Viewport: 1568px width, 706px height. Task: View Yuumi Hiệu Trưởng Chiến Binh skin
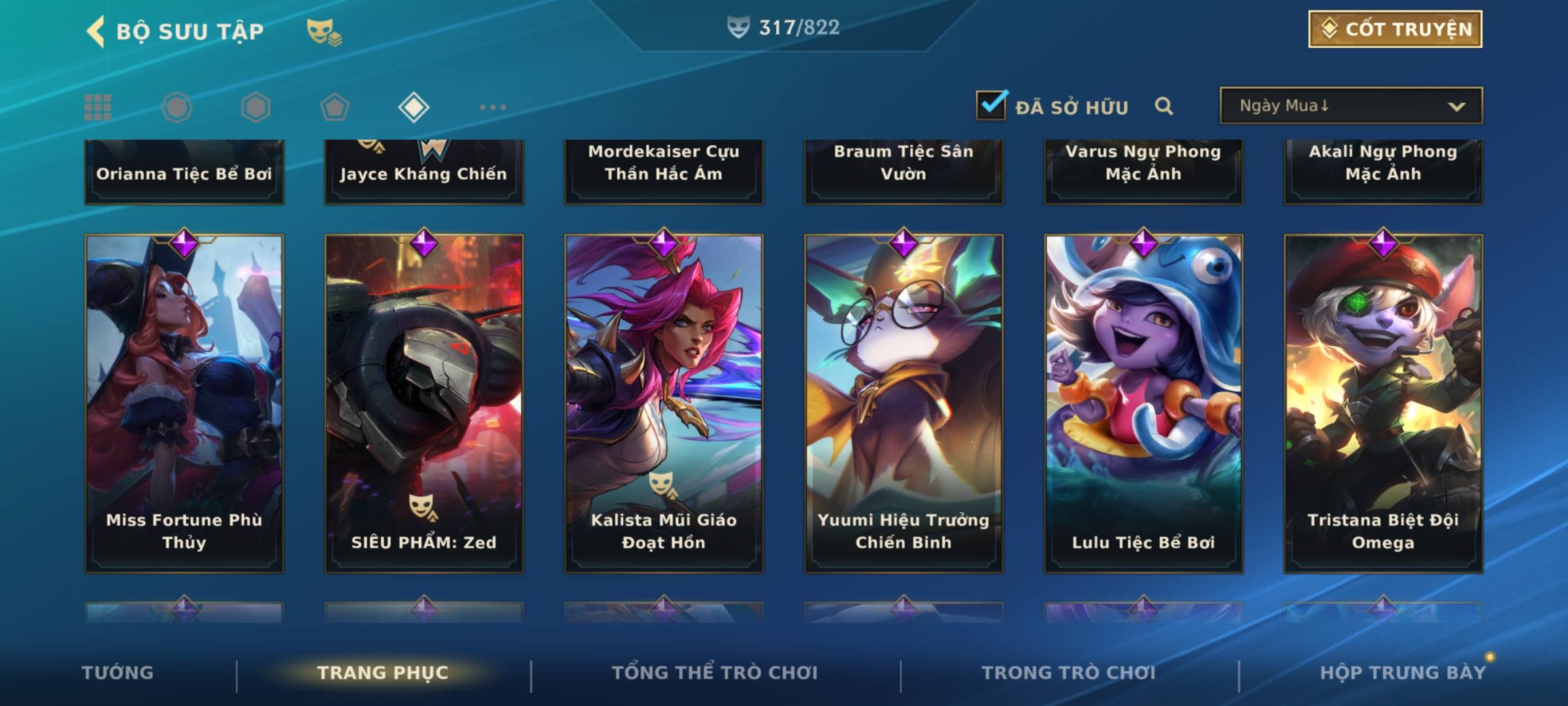(904, 403)
